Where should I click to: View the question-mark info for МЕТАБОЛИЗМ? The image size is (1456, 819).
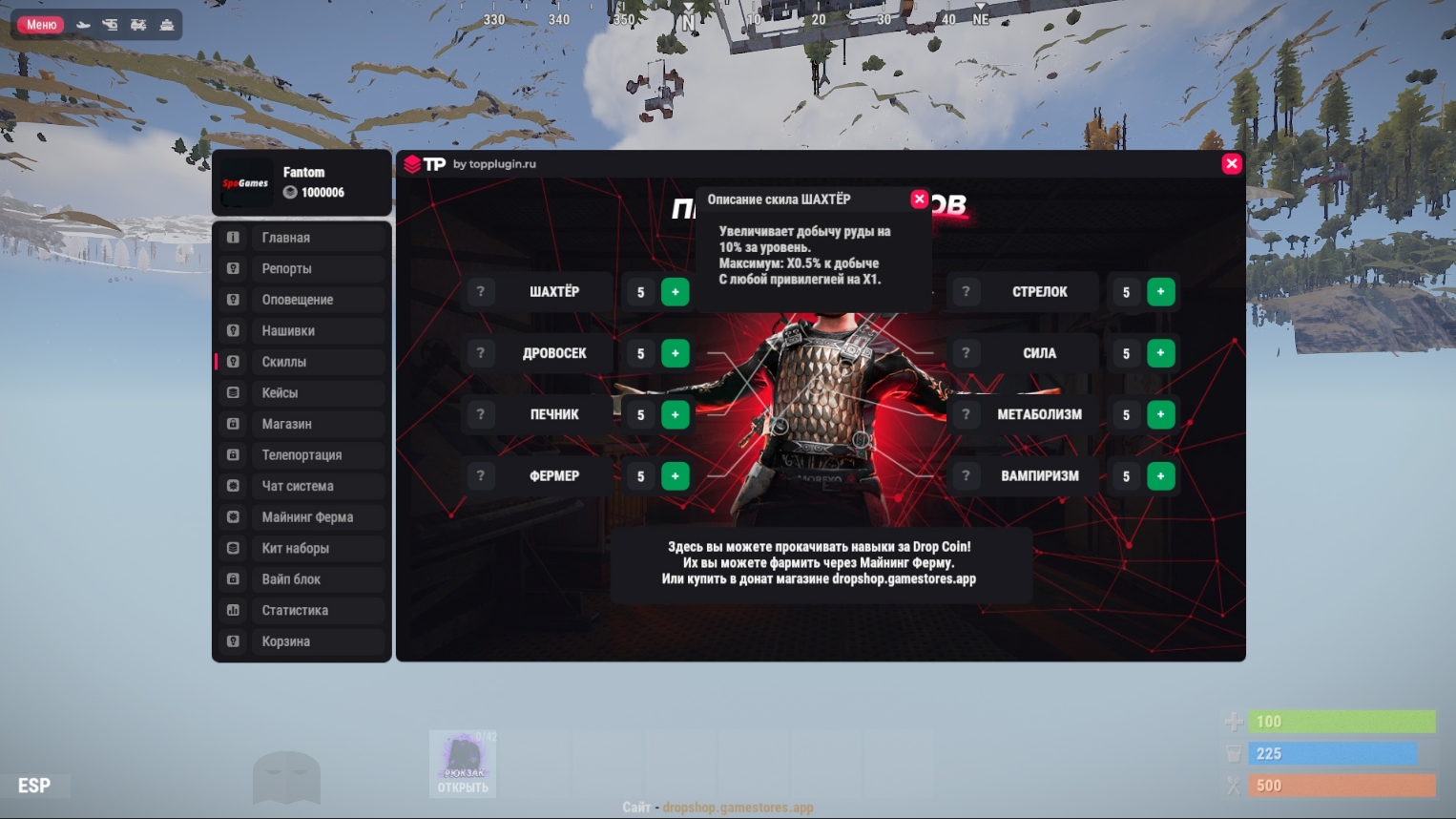coord(966,414)
